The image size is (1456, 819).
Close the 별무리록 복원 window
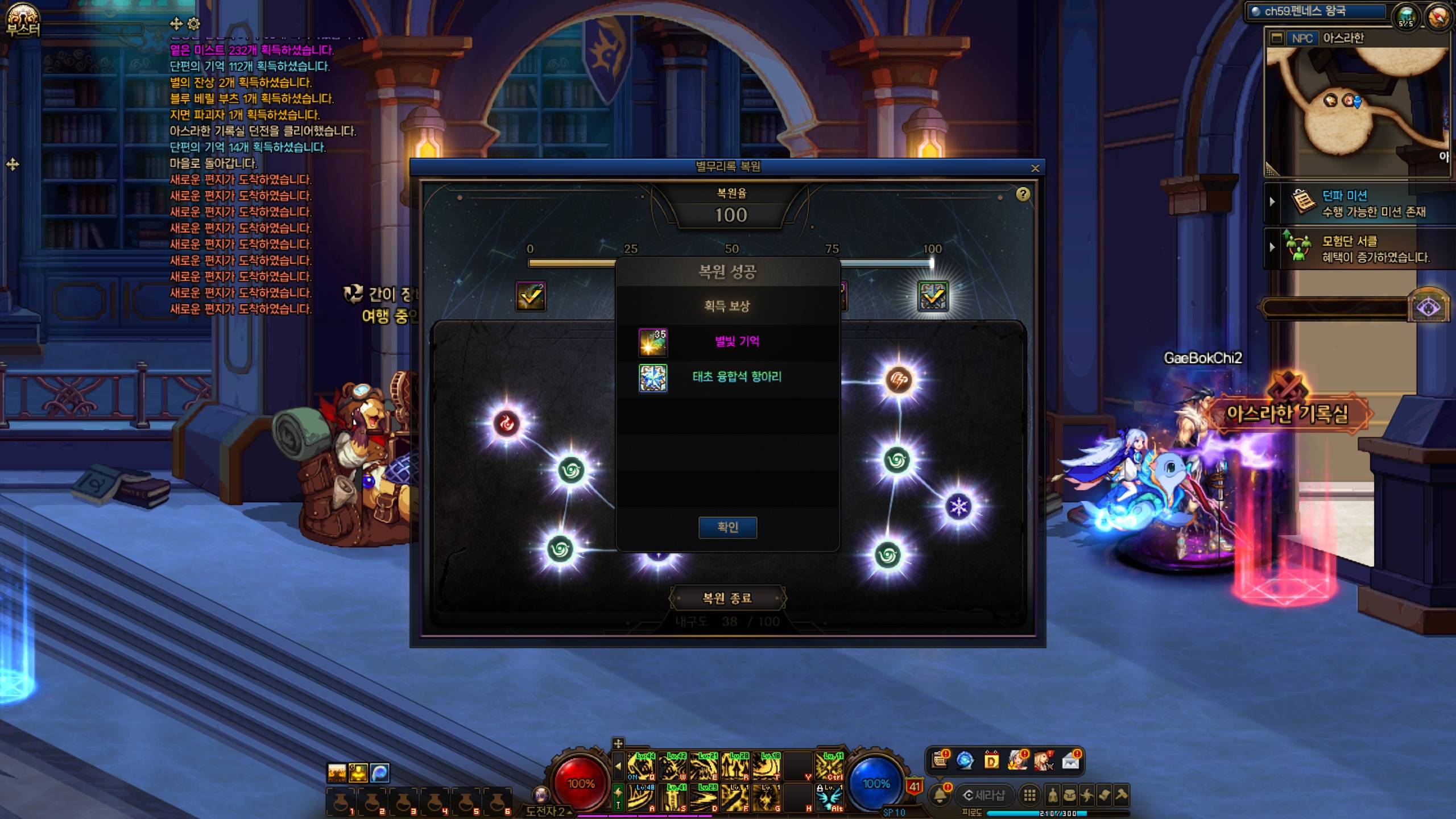pos(1035,168)
